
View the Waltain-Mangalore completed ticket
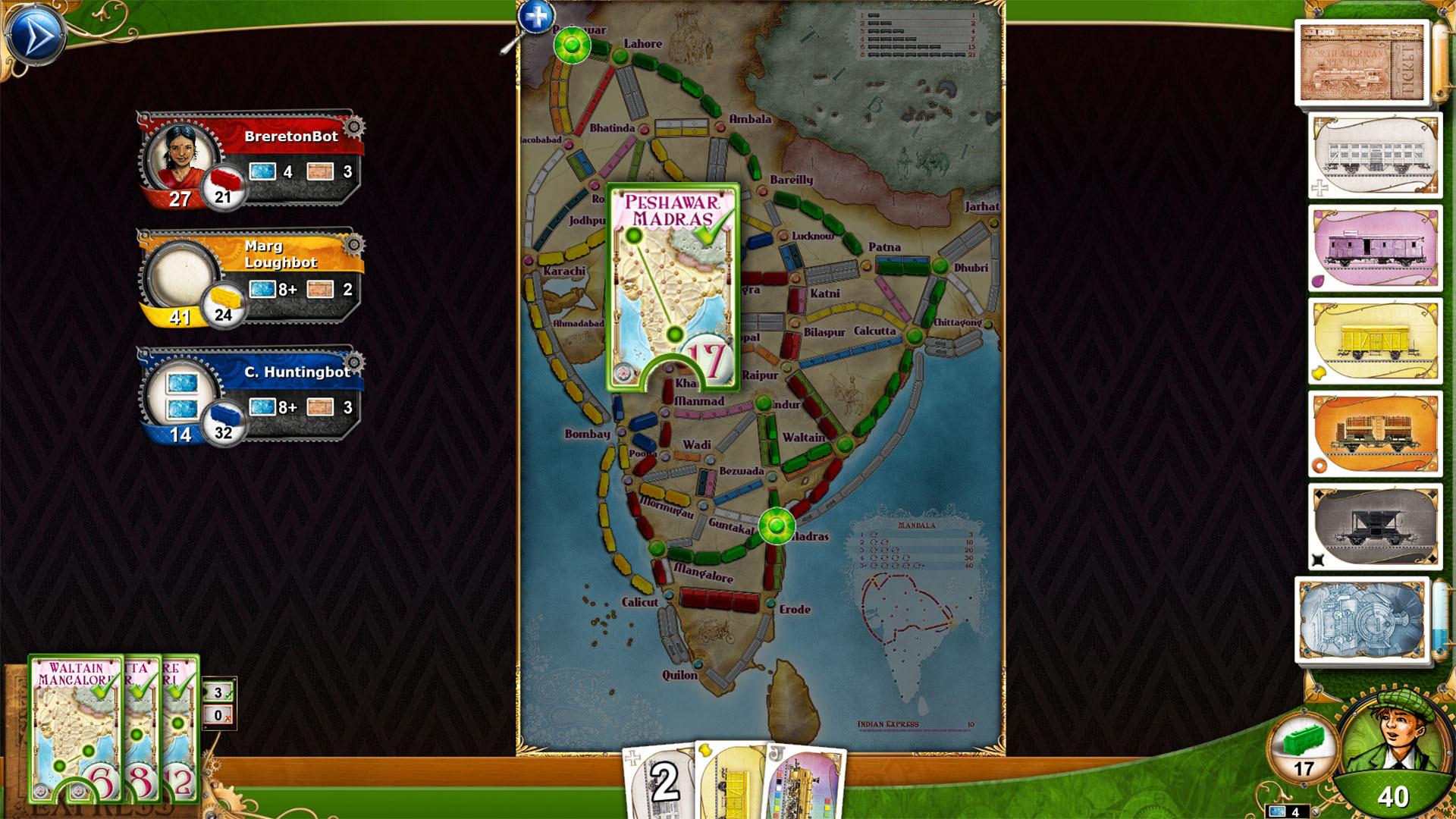(76, 728)
